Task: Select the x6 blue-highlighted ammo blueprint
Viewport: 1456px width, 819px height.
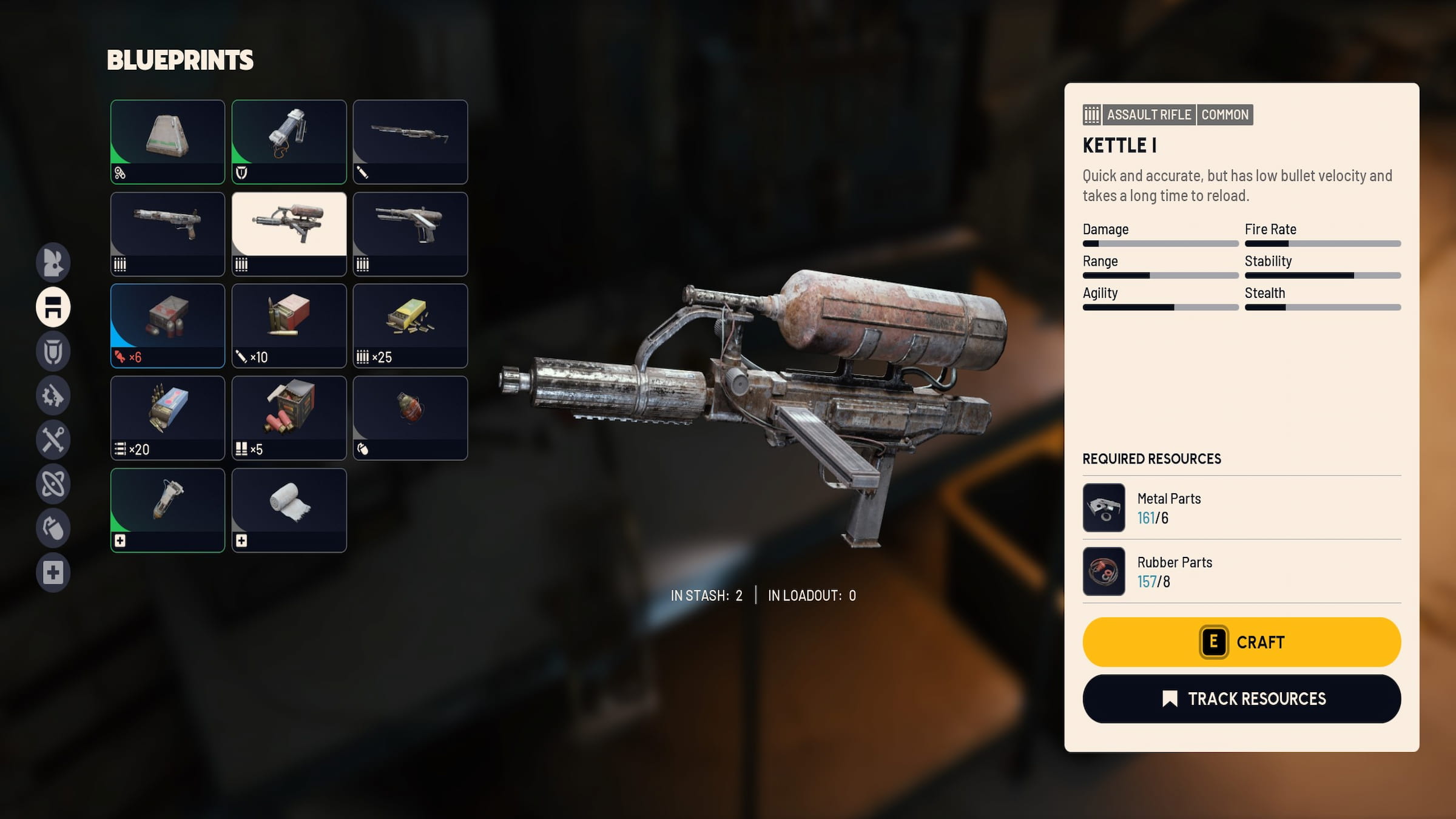Action: pyautogui.click(x=167, y=325)
